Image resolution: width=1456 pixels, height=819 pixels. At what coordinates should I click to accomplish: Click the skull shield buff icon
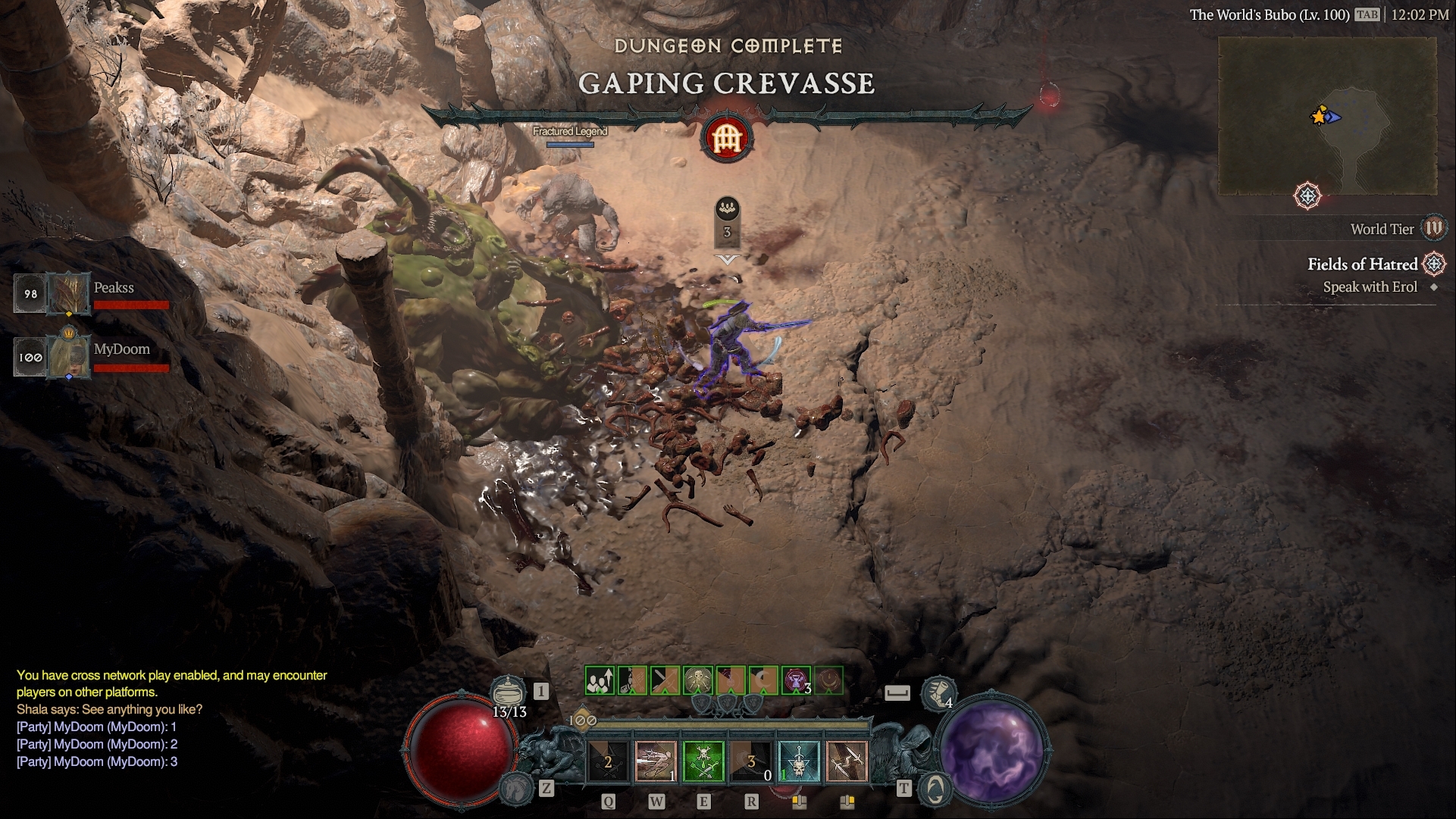(x=698, y=680)
